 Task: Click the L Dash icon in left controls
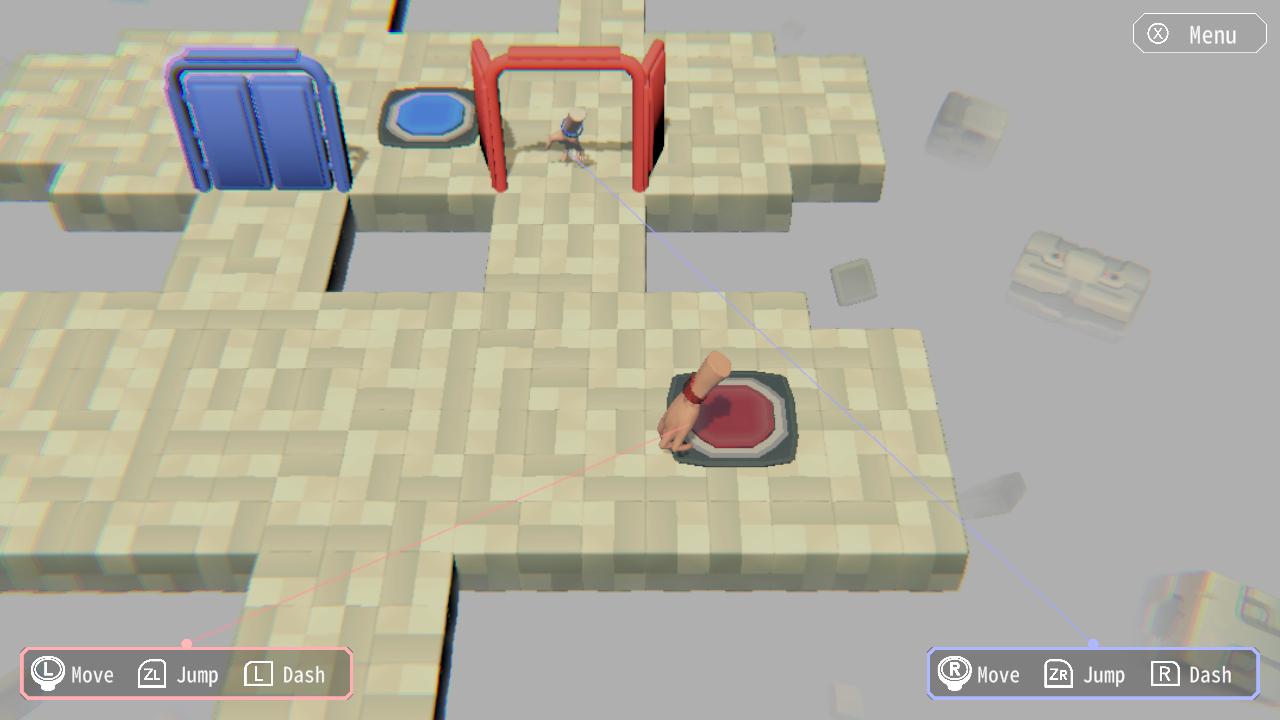(257, 674)
